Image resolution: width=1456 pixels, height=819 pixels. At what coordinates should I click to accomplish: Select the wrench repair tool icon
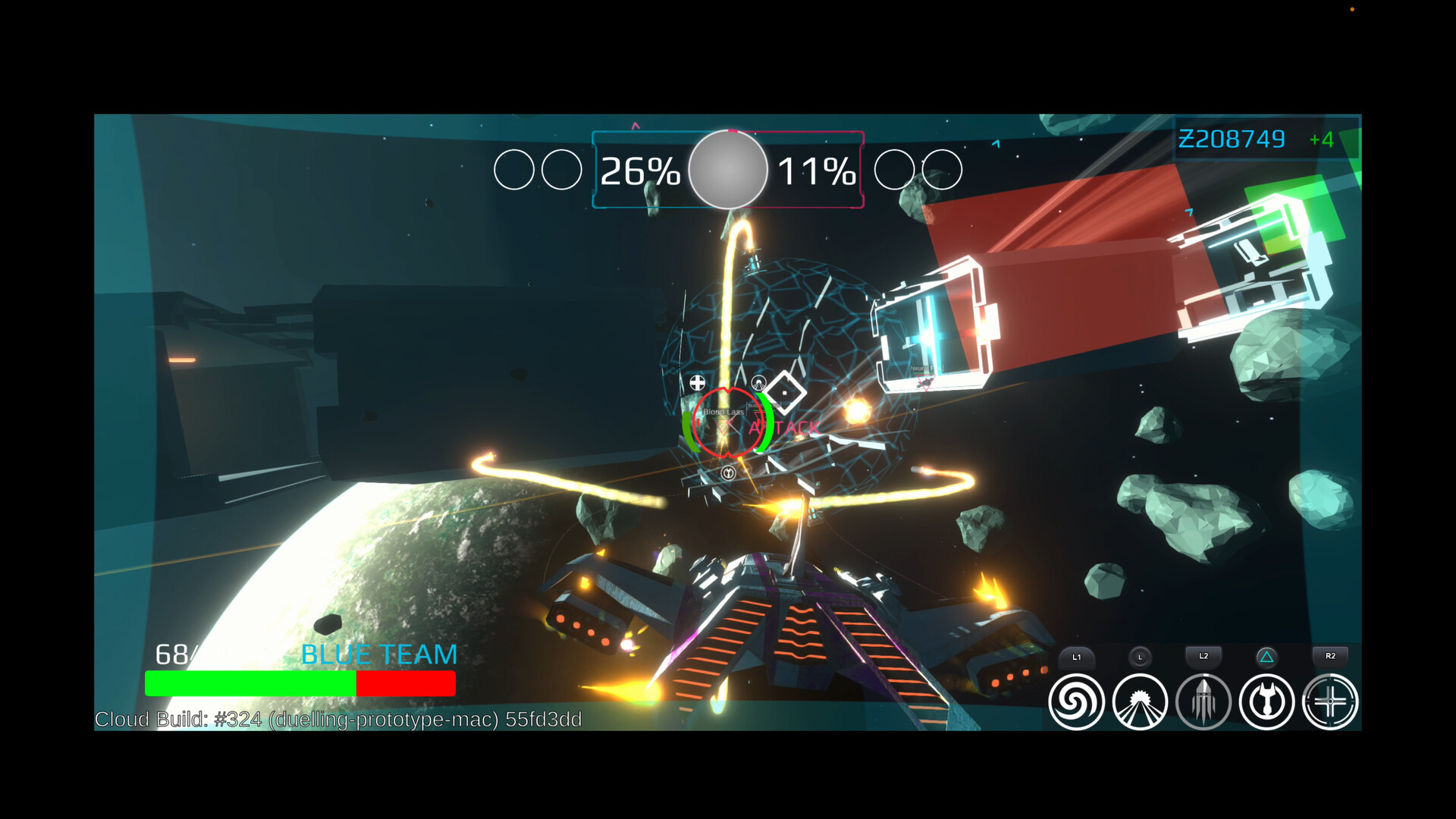(x=1266, y=702)
